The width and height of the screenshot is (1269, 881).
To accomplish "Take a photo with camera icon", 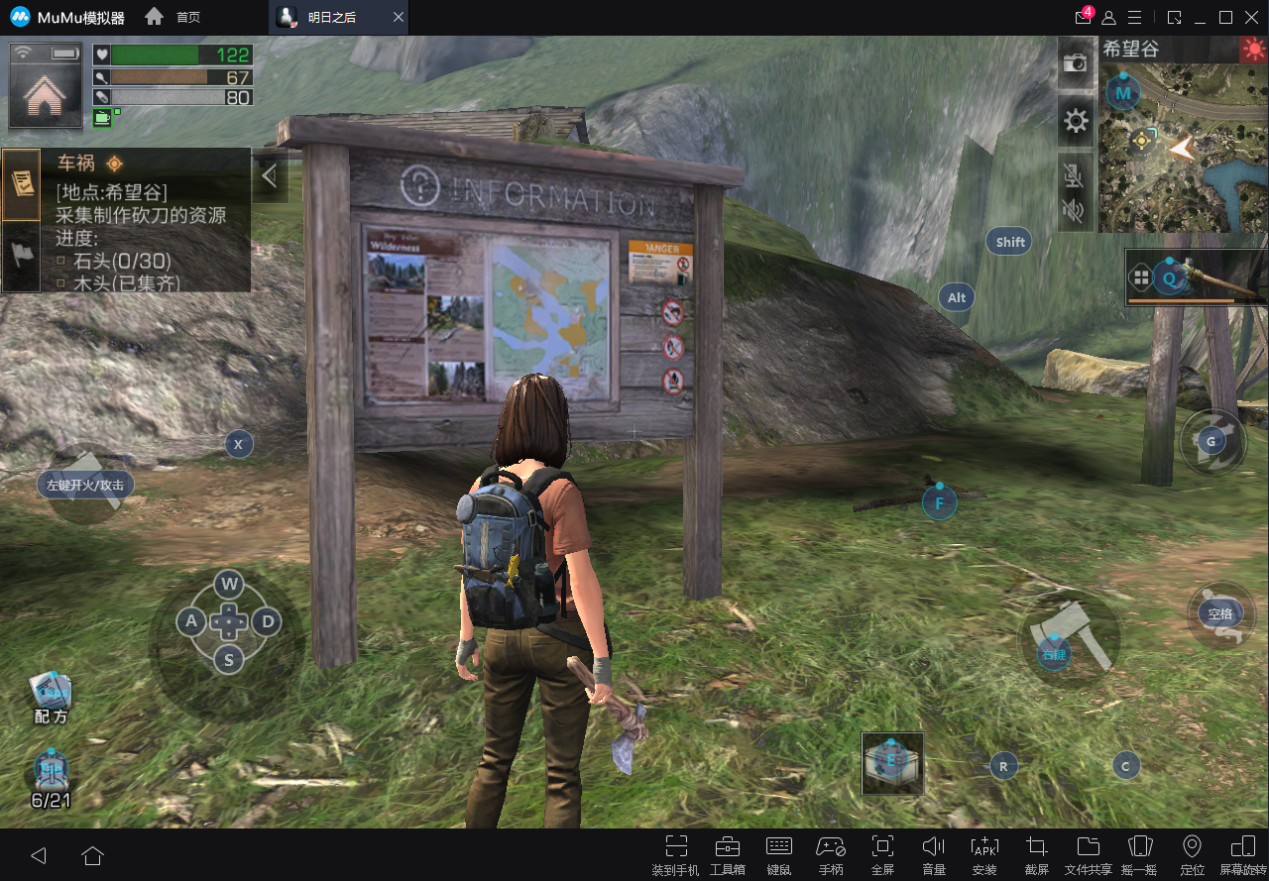I will [x=1075, y=62].
